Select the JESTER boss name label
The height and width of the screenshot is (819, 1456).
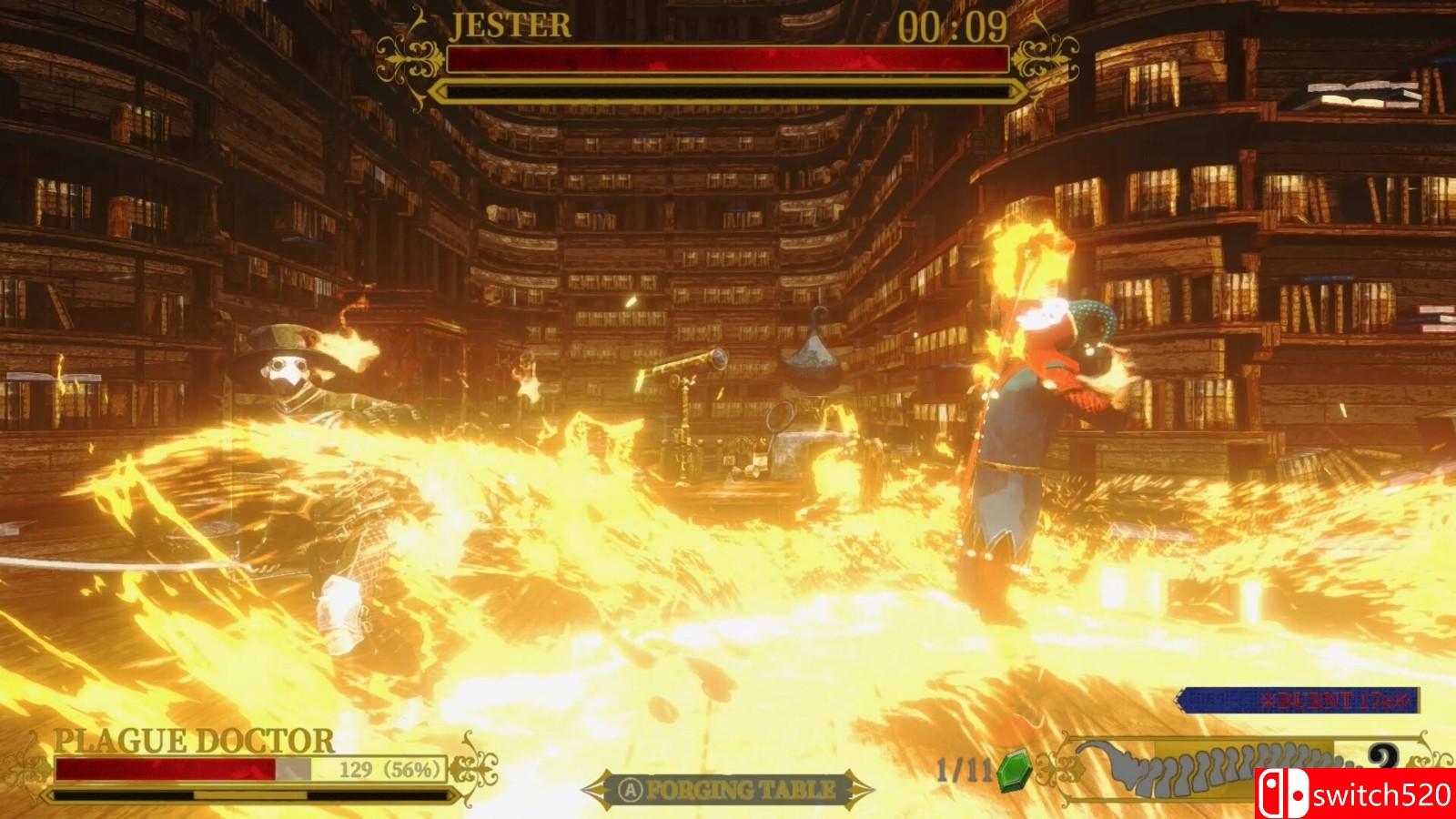click(510, 25)
